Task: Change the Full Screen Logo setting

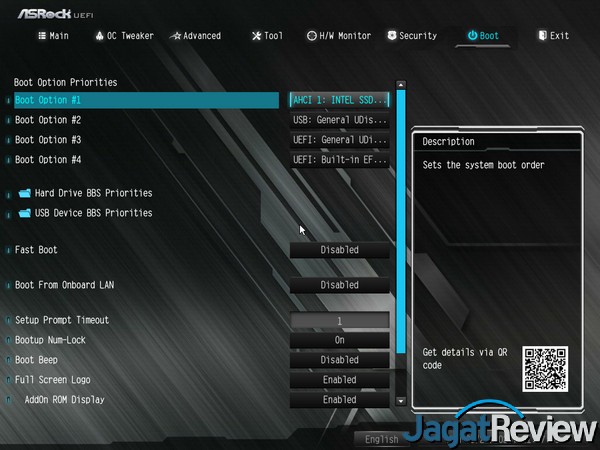Action: pos(339,380)
